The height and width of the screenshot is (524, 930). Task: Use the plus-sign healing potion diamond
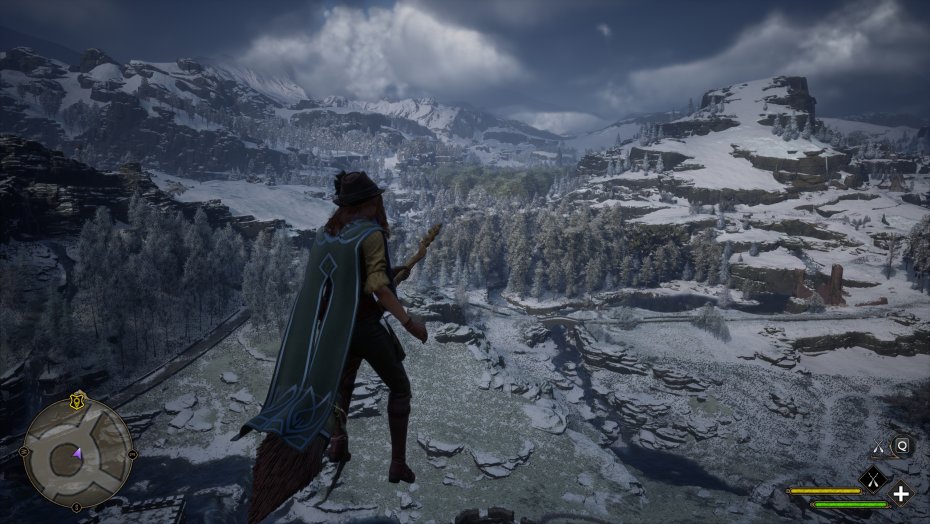coord(901,493)
